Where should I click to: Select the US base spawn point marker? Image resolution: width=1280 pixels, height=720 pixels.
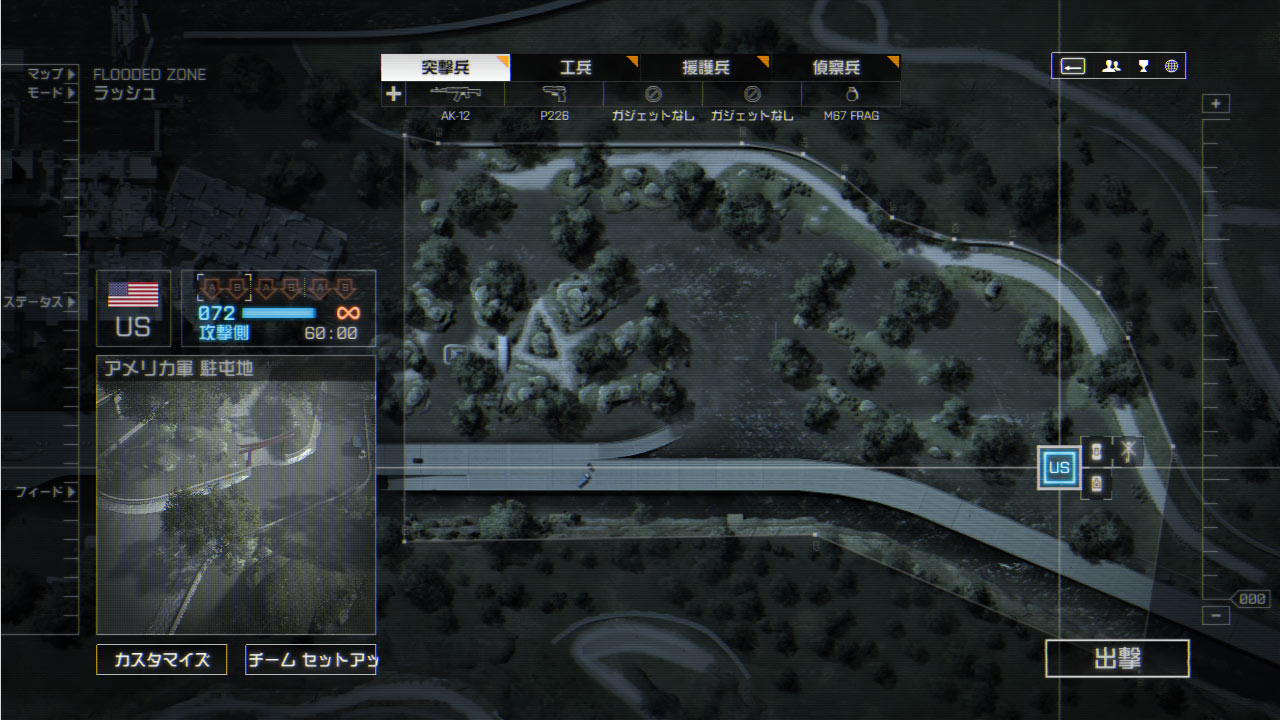[1059, 467]
